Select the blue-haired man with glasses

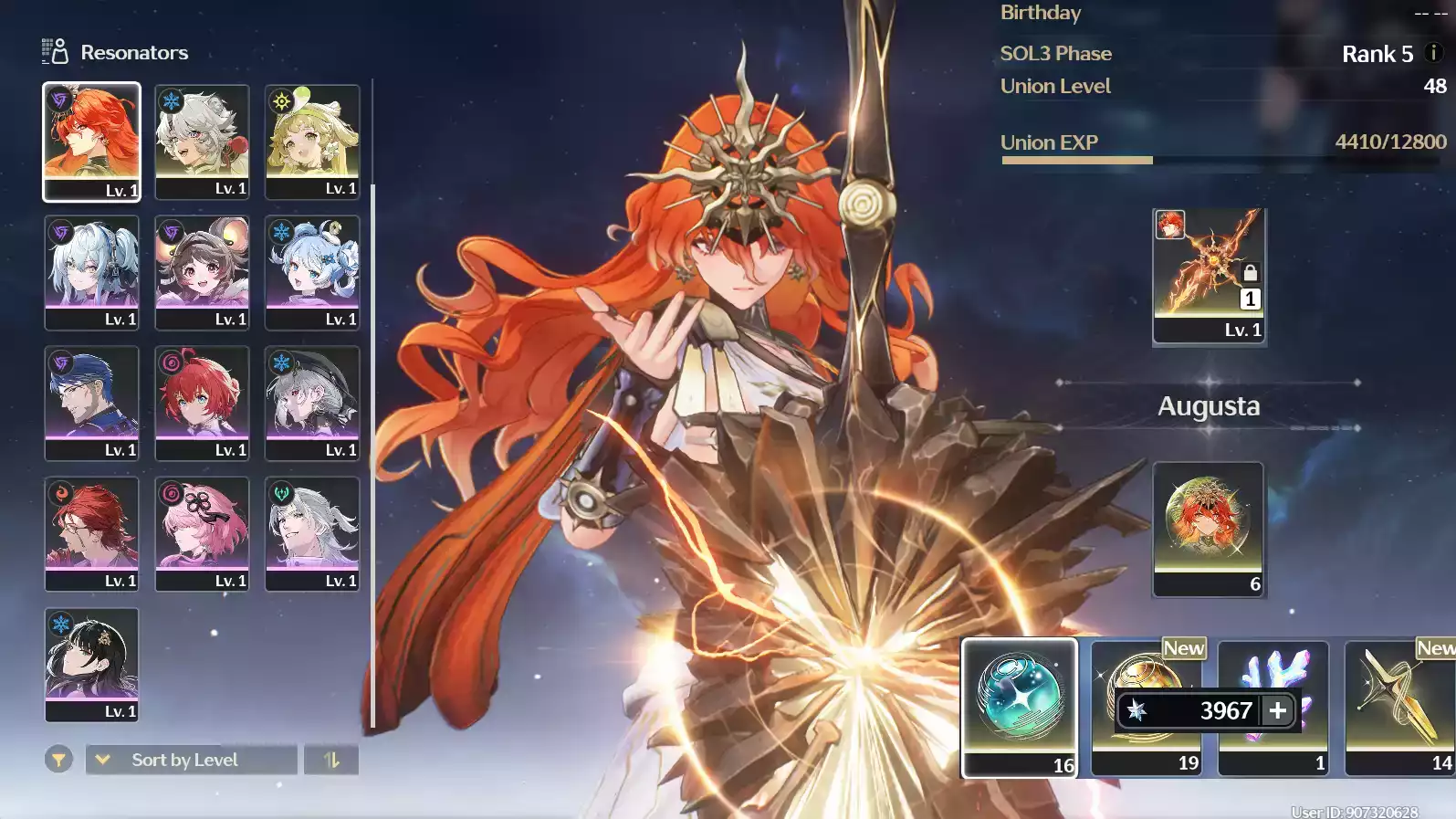pos(91,402)
